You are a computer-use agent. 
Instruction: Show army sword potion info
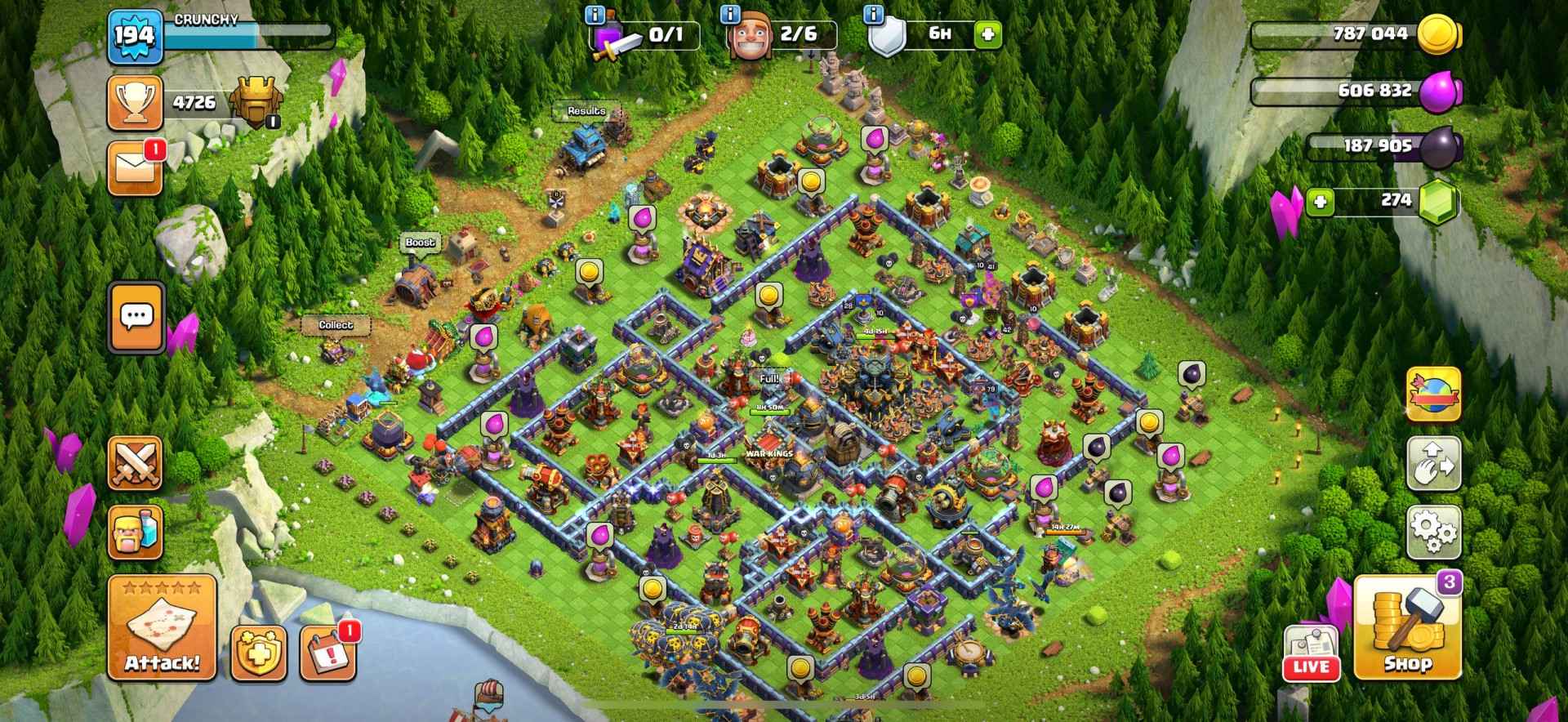tap(595, 15)
